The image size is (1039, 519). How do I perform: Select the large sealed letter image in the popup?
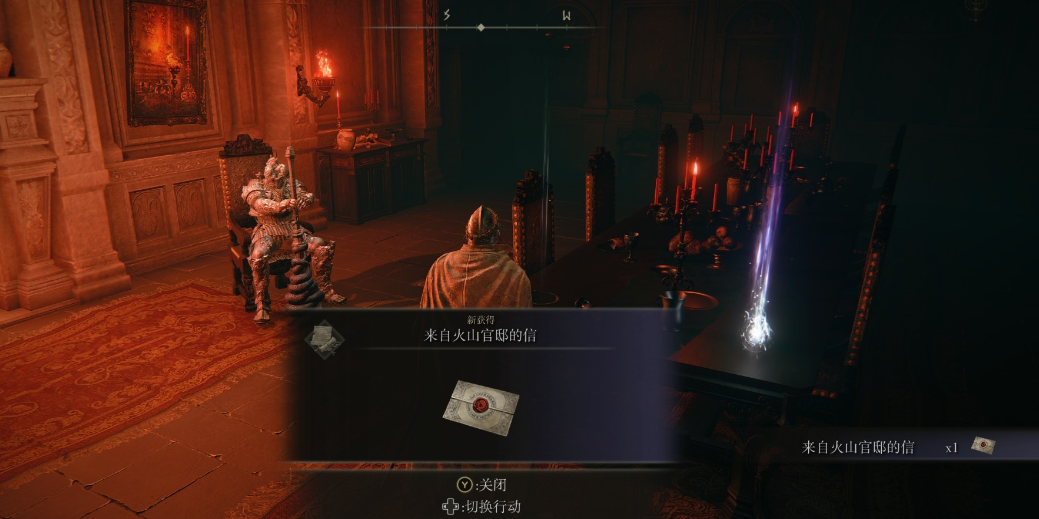(481, 406)
